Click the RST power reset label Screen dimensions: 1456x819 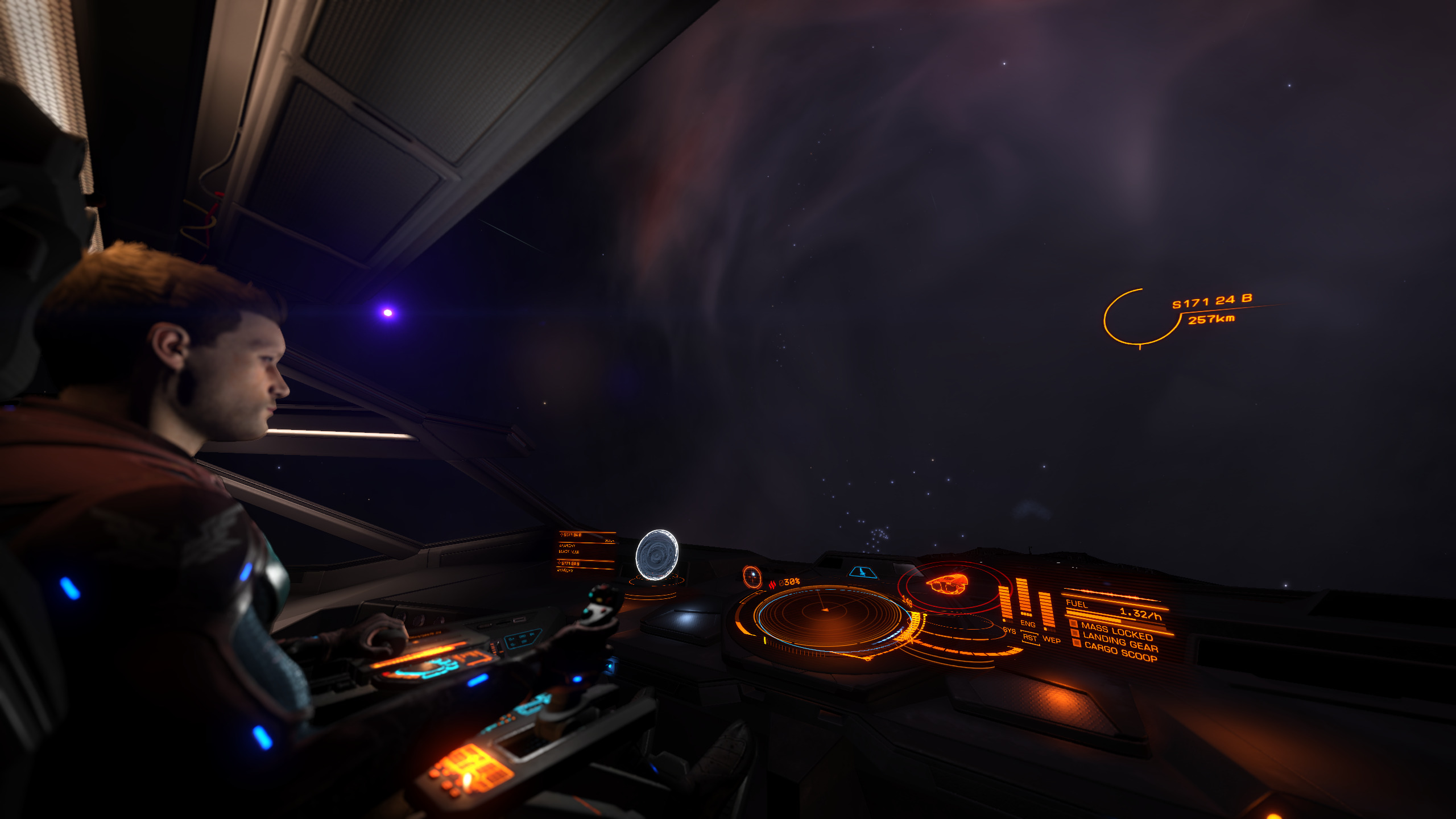(x=1029, y=638)
